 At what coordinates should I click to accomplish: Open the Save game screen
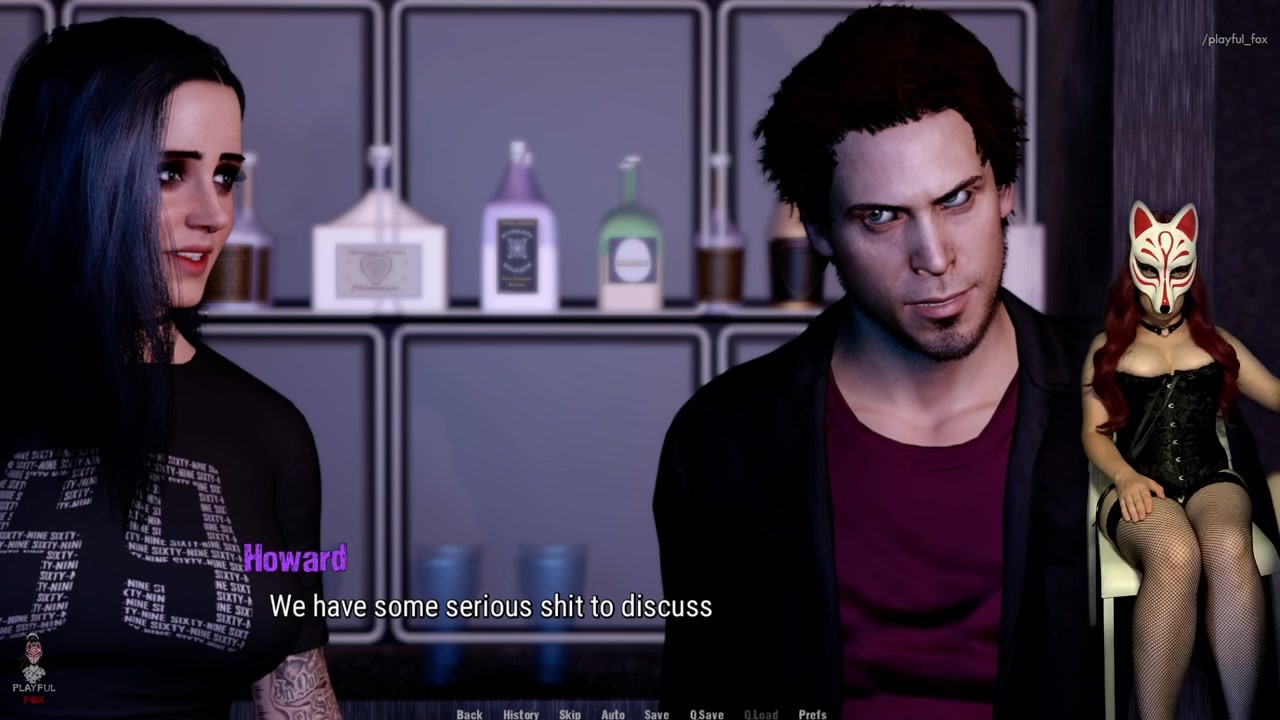point(656,714)
